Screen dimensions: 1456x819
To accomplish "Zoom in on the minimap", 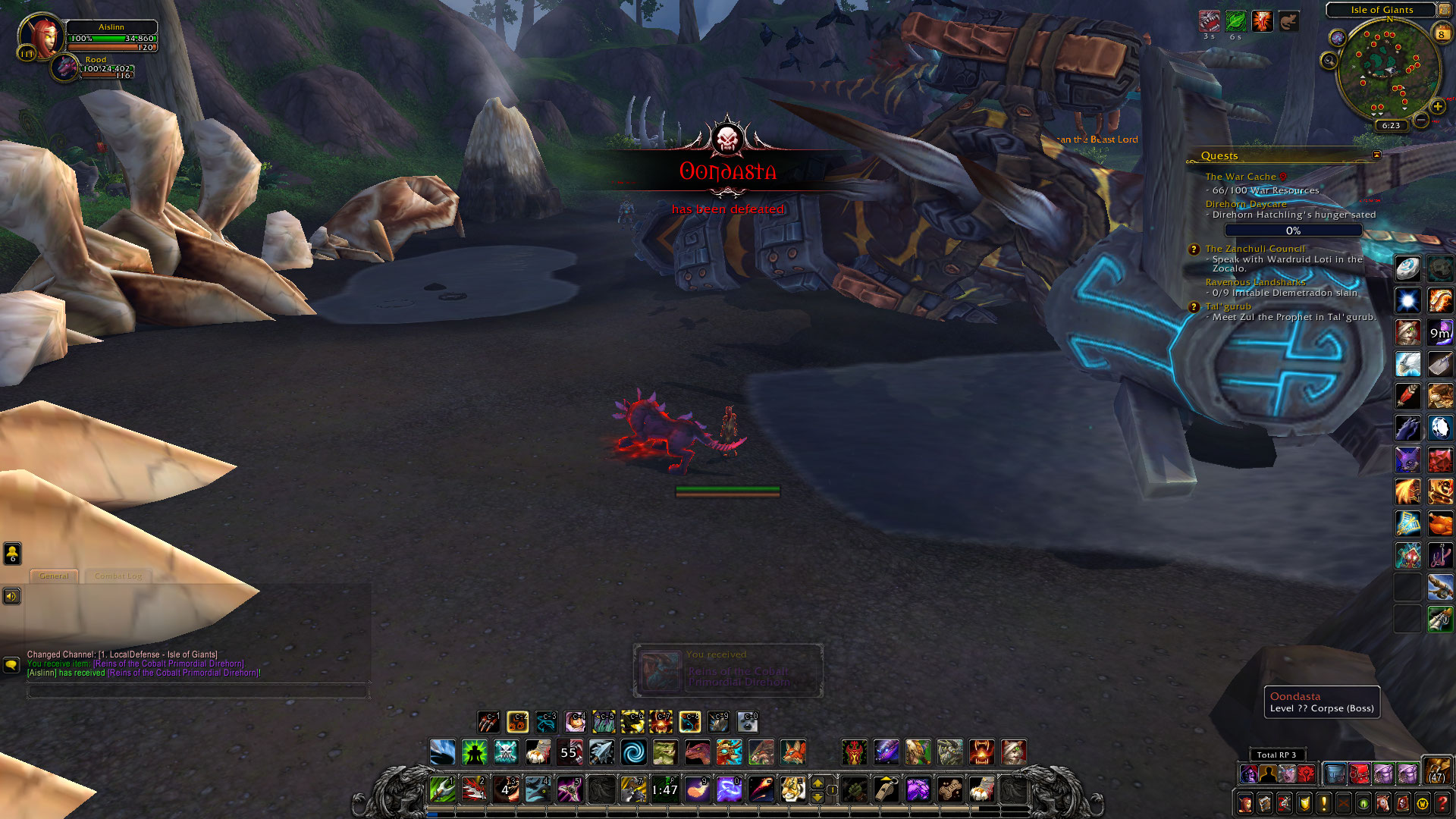I will point(1438,106).
